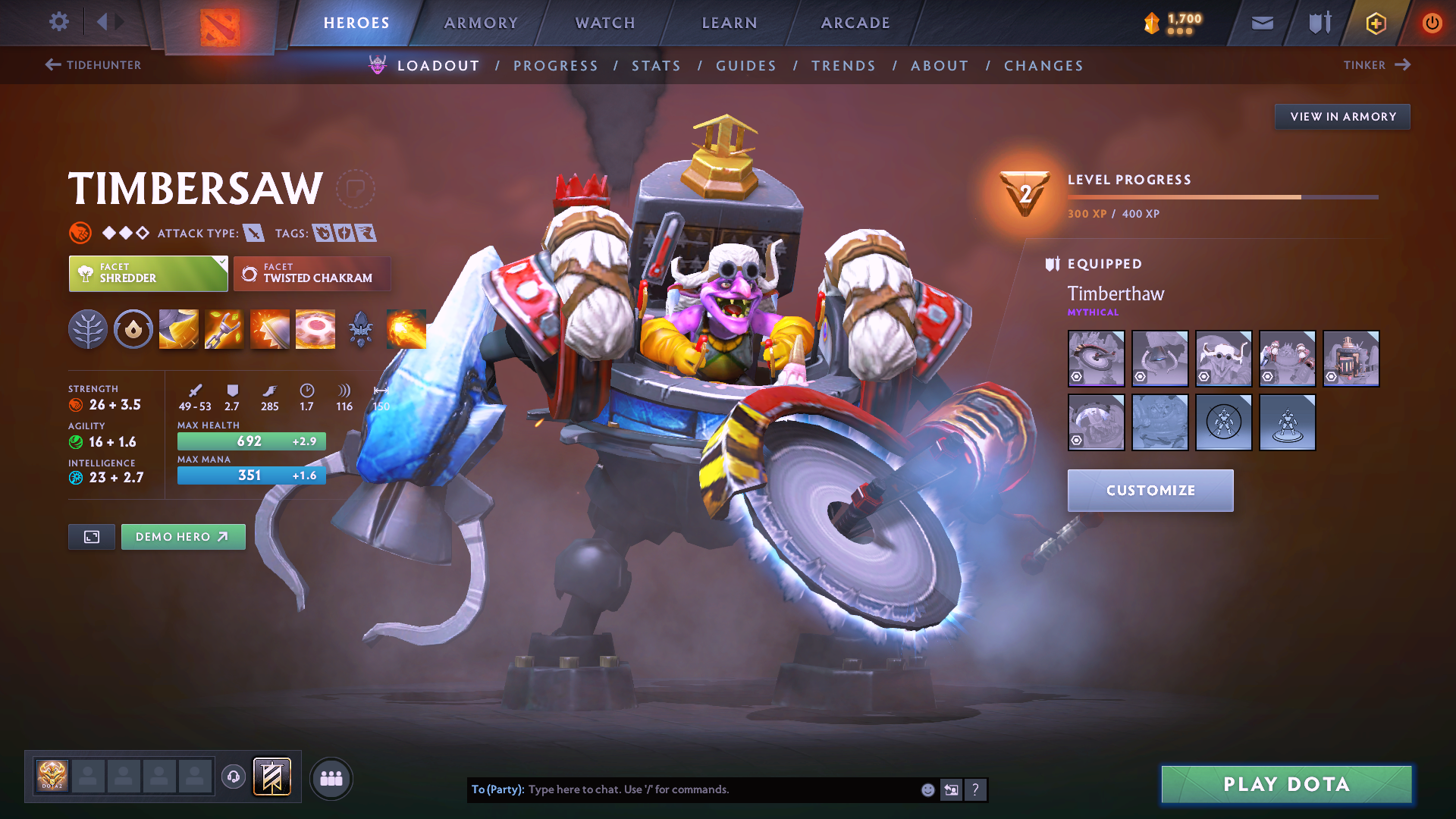The height and width of the screenshot is (819, 1456).
Task: Toggle fullscreen hero preview icon
Action: [91, 536]
